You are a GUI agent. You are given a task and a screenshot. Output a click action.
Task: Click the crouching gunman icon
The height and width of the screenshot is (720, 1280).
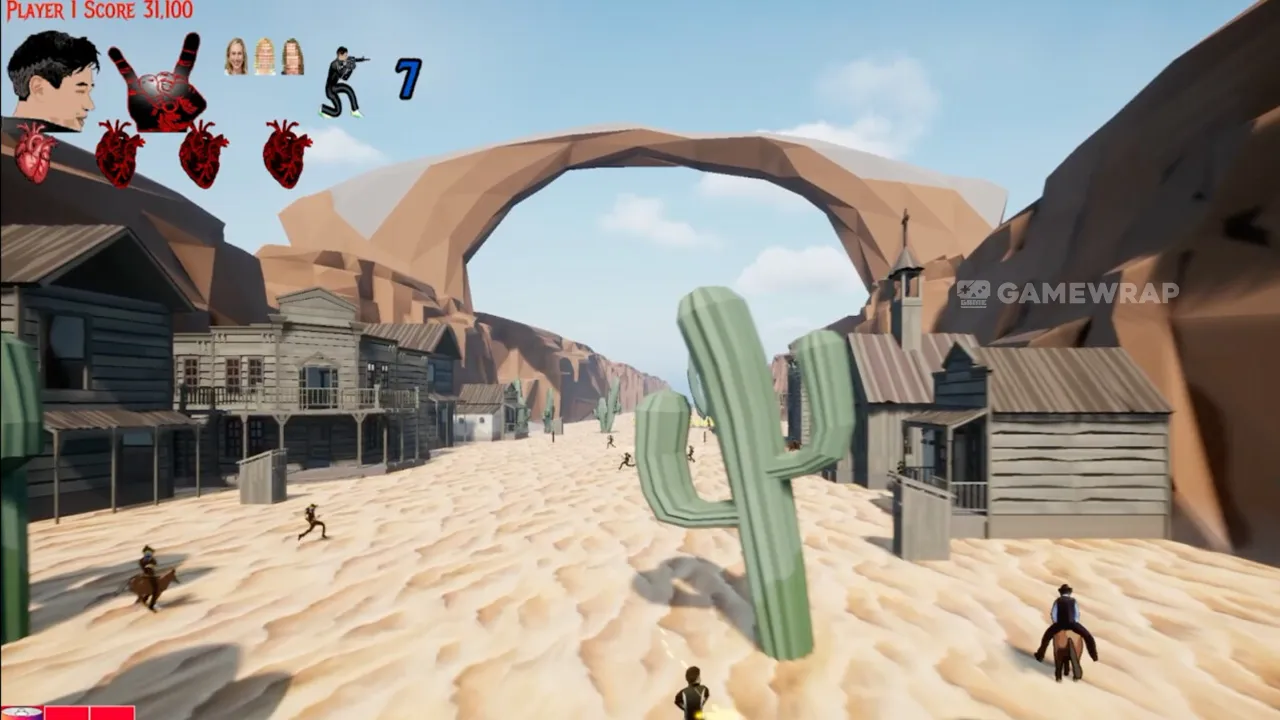click(342, 82)
